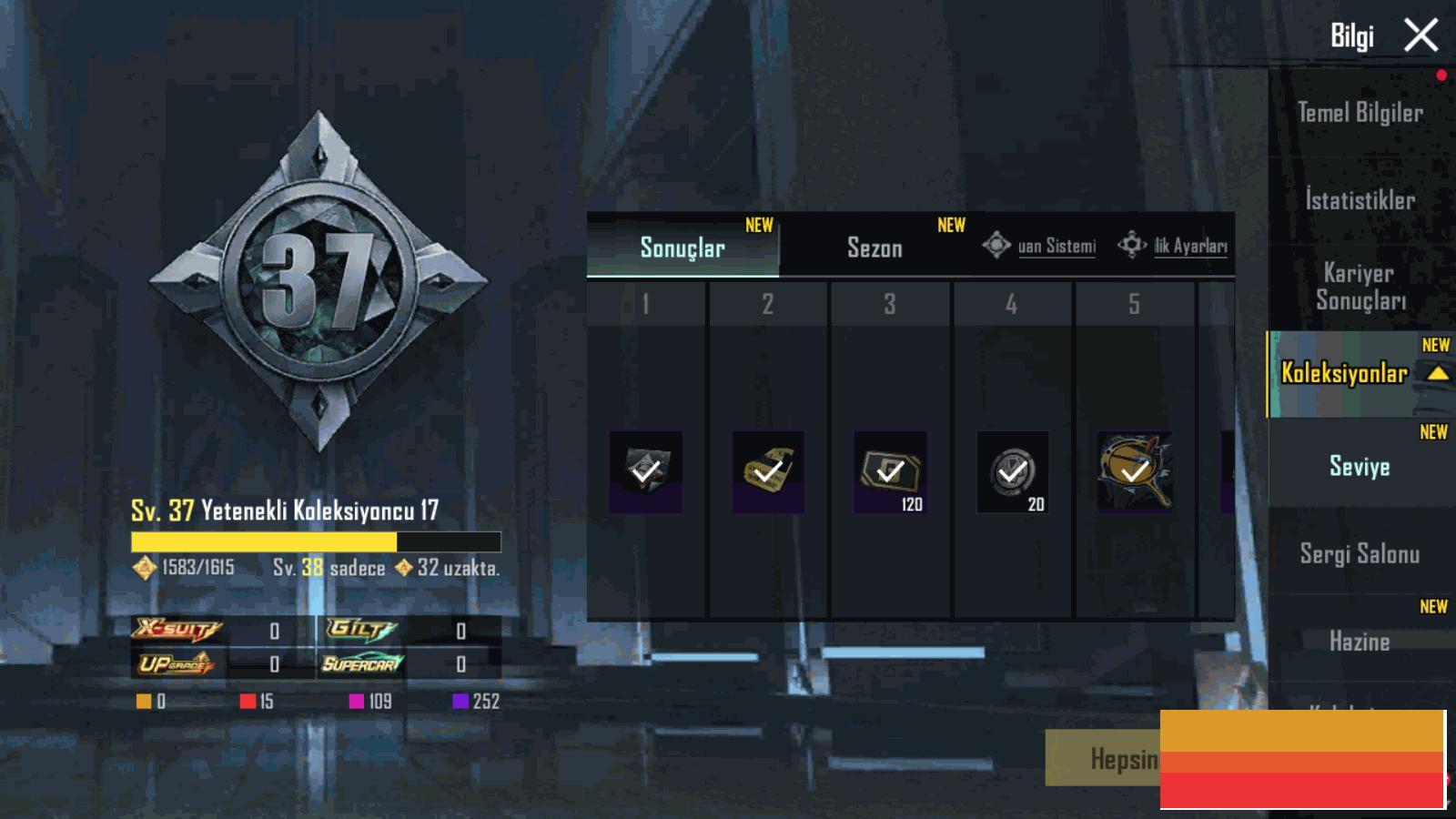The width and height of the screenshot is (1456, 819).
Task: Show the Hazine submenu
Action: pyautogui.click(x=1360, y=641)
